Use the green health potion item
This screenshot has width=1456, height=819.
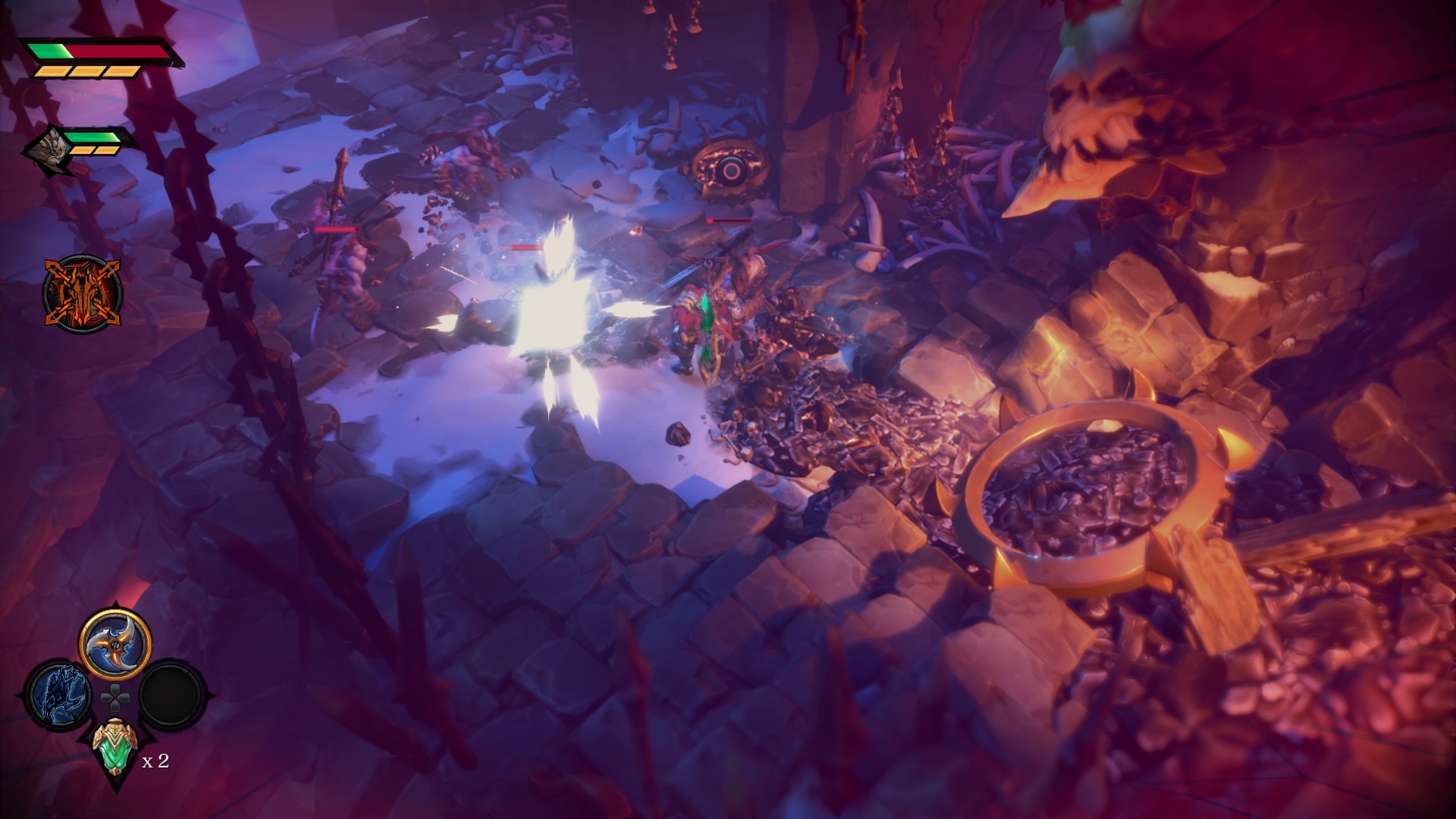(x=115, y=746)
